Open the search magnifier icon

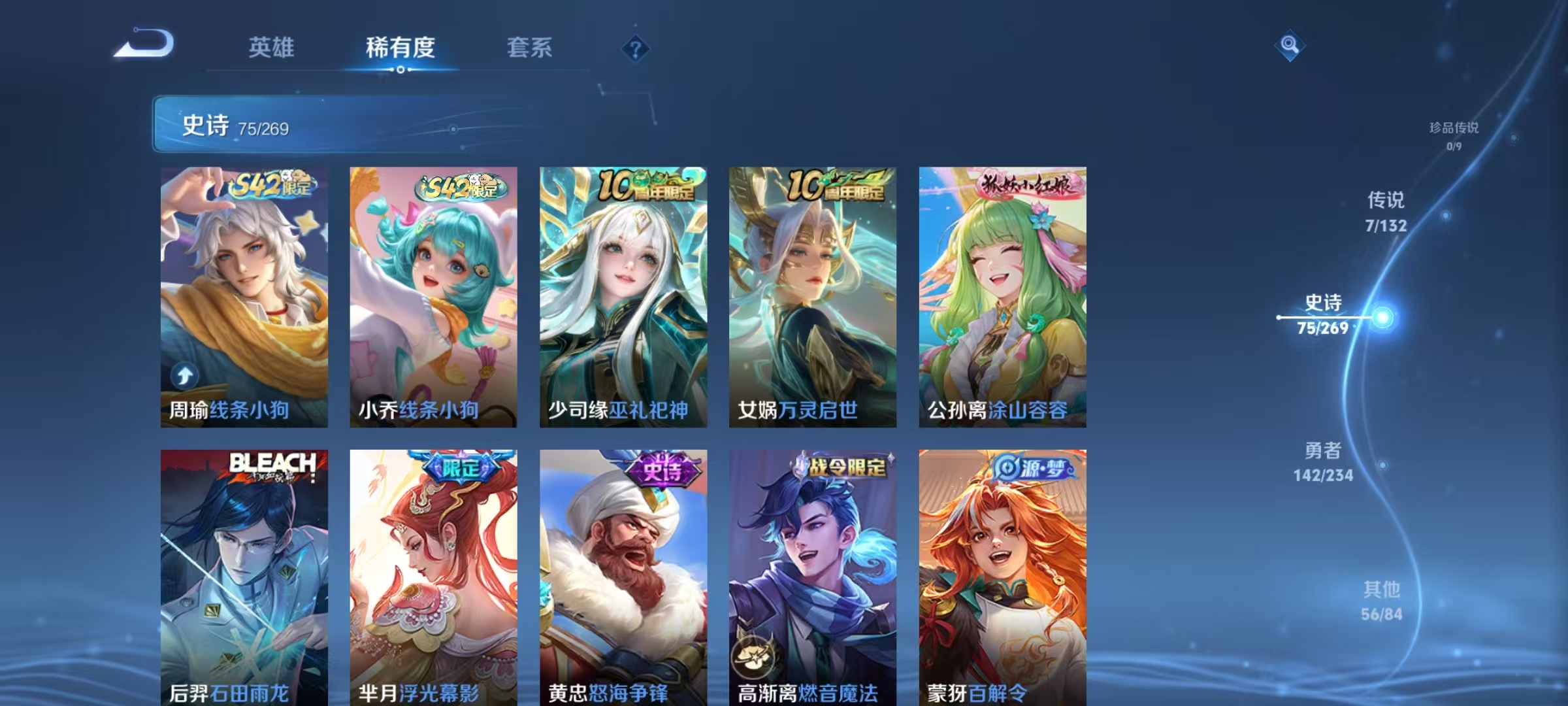1289,46
